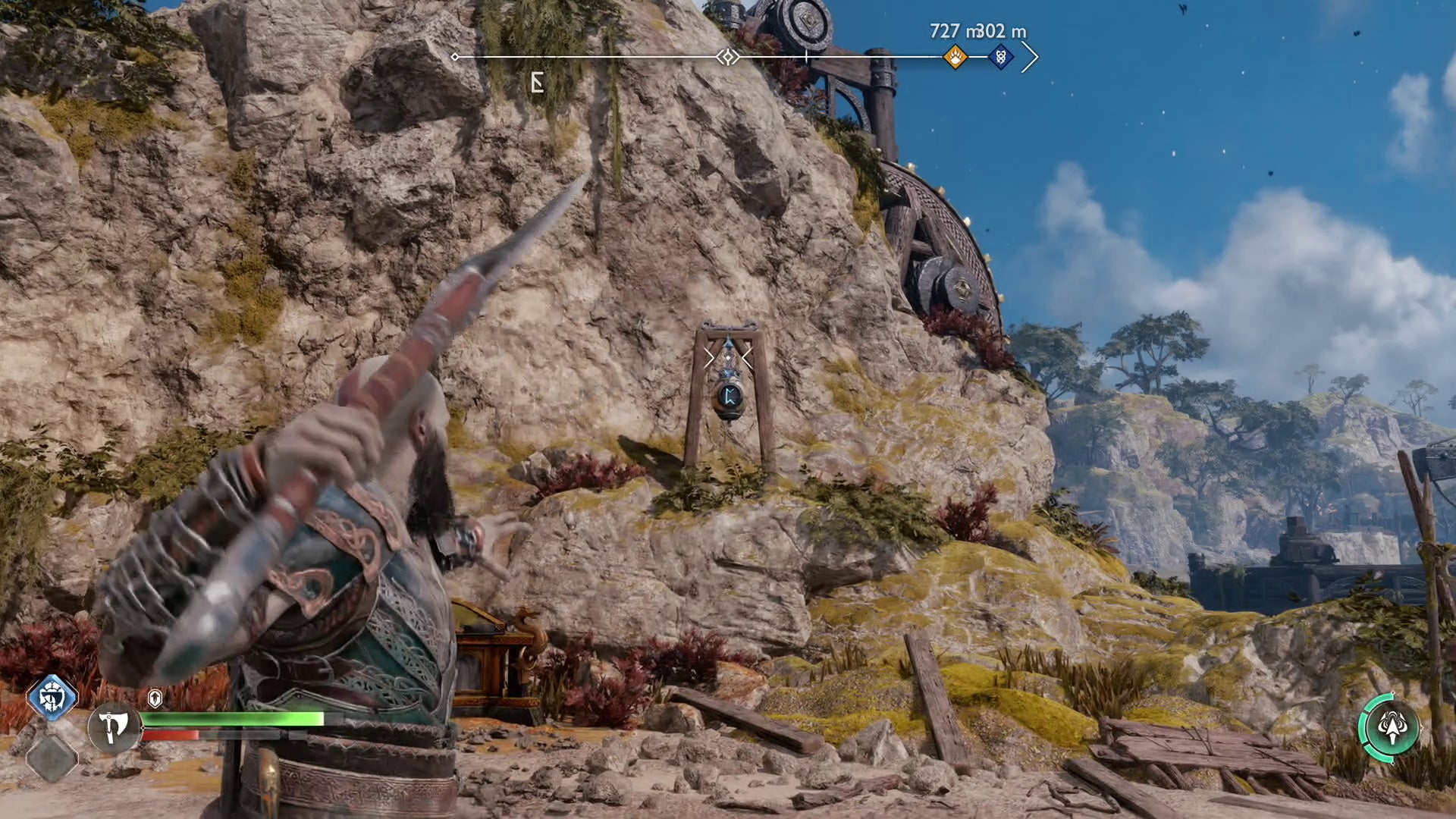Select the orange paw print compass marker
Image resolution: width=1456 pixels, height=819 pixels.
point(955,56)
